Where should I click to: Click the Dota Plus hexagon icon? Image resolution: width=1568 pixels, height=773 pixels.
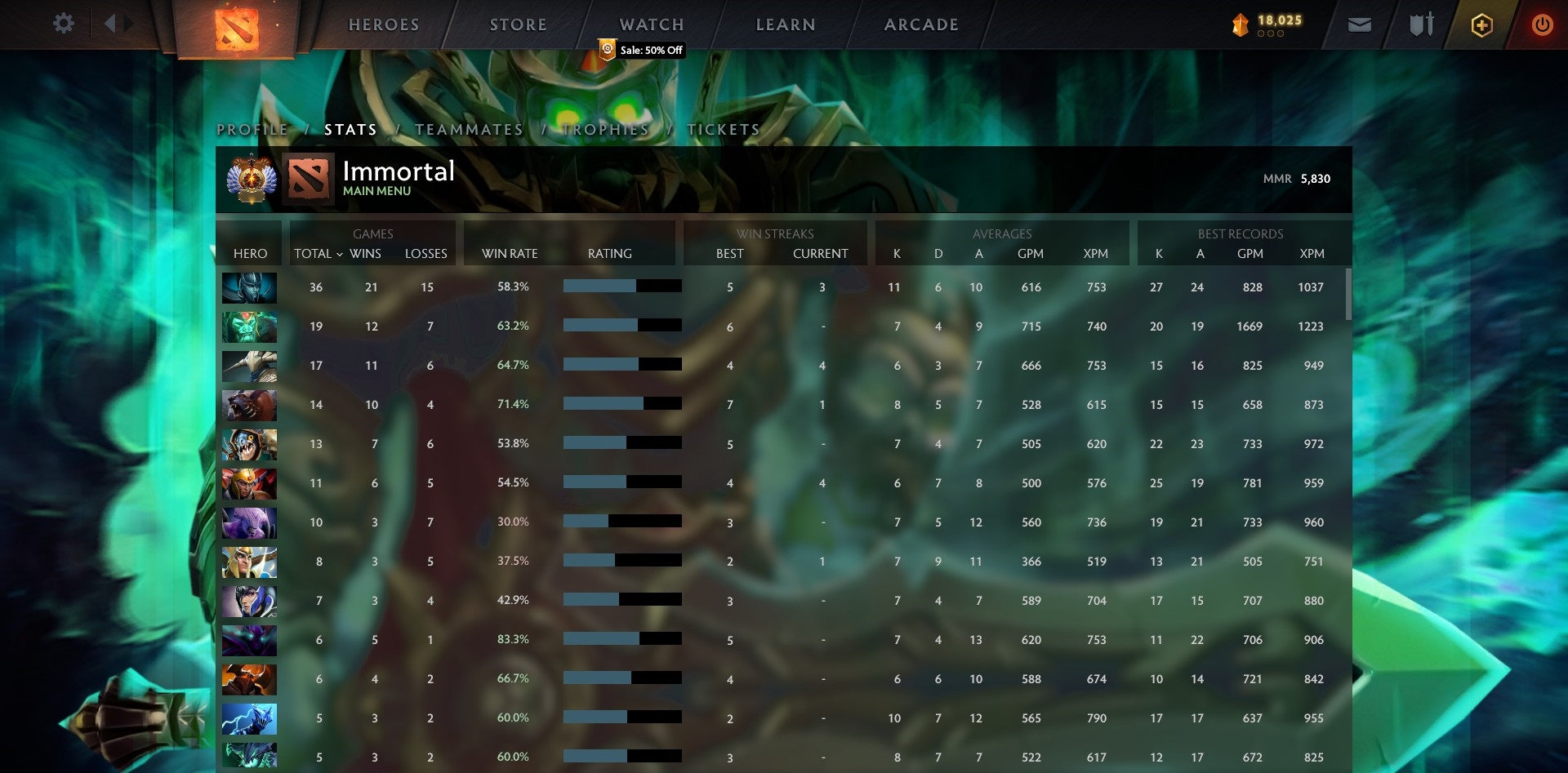(1482, 24)
